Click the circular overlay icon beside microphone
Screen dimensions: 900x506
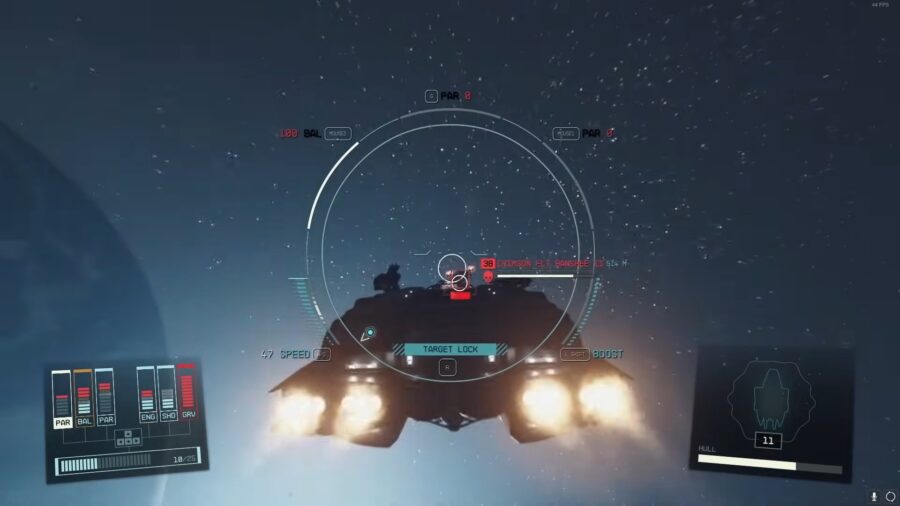[890, 496]
